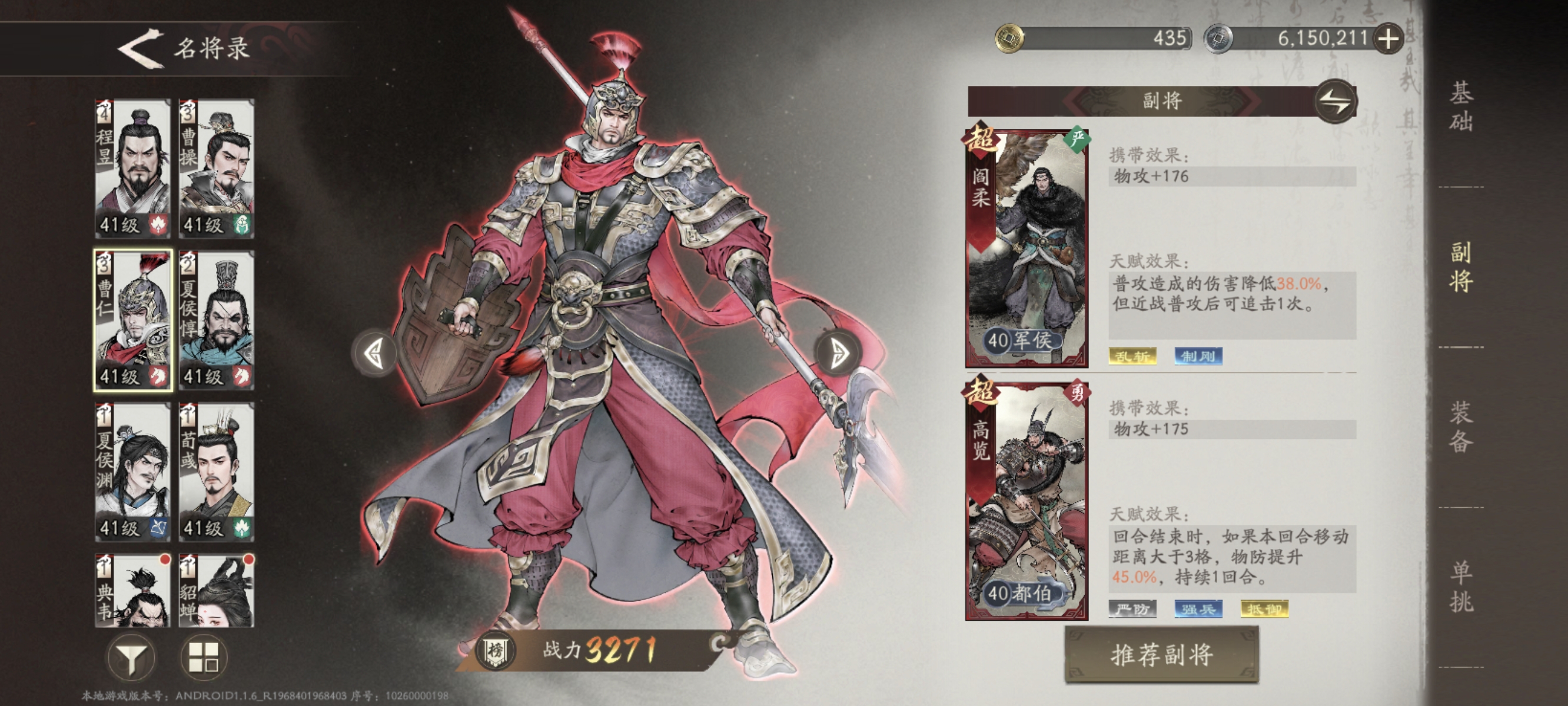The image size is (1568, 706).
Task: Switch to the 装备 tab
Action: [x=1460, y=427]
